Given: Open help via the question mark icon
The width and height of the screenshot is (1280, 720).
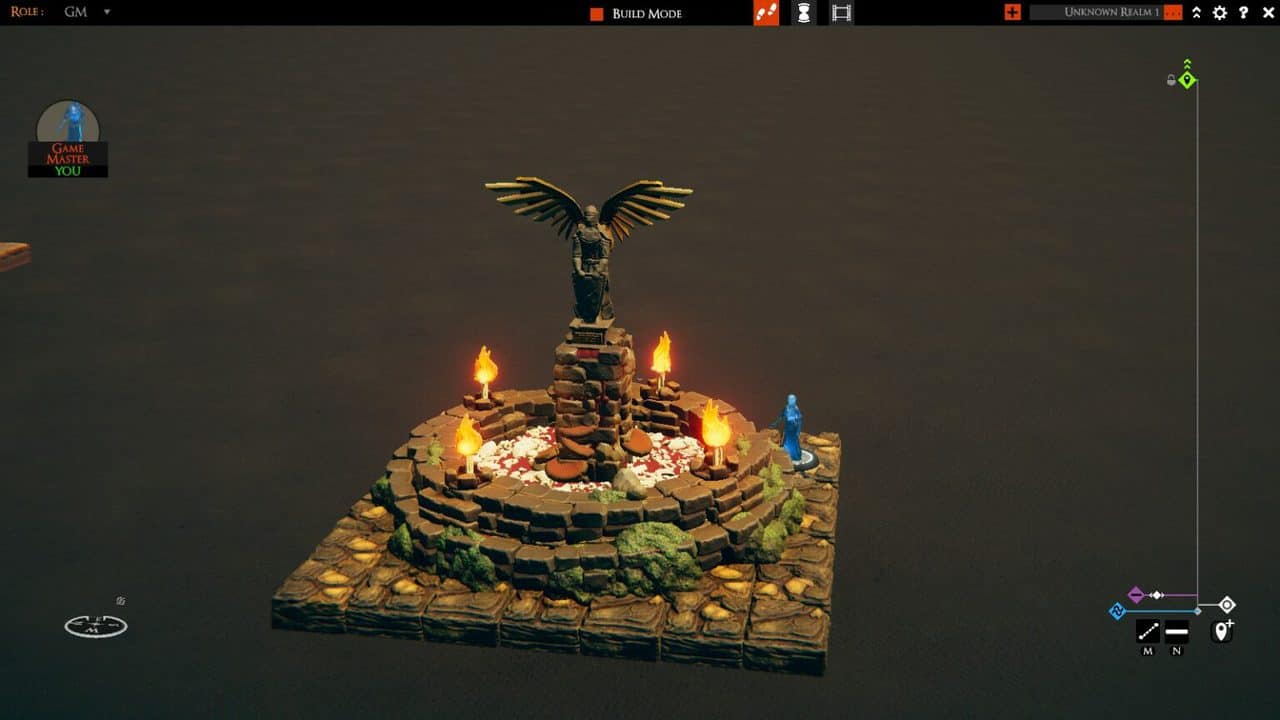Looking at the screenshot, I should [1243, 12].
